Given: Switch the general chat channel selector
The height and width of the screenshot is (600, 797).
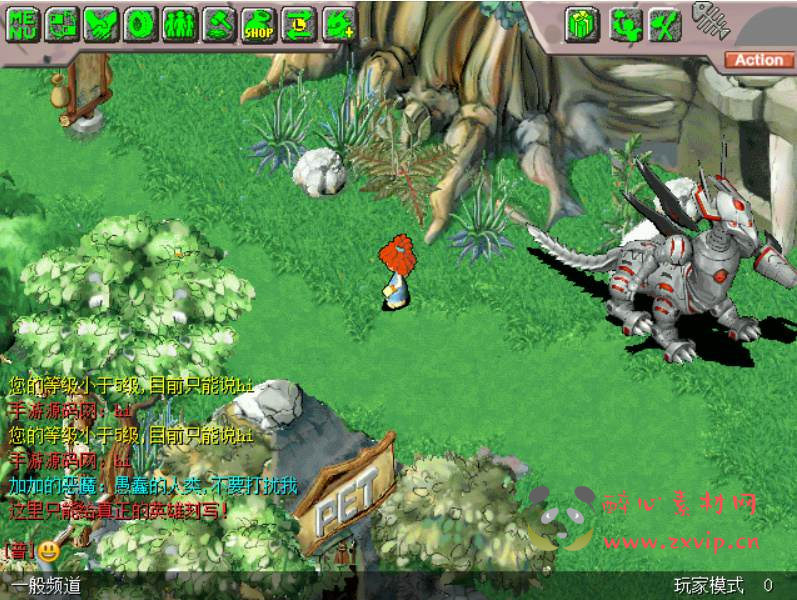Looking at the screenshot, I should (x=46, y=586).
